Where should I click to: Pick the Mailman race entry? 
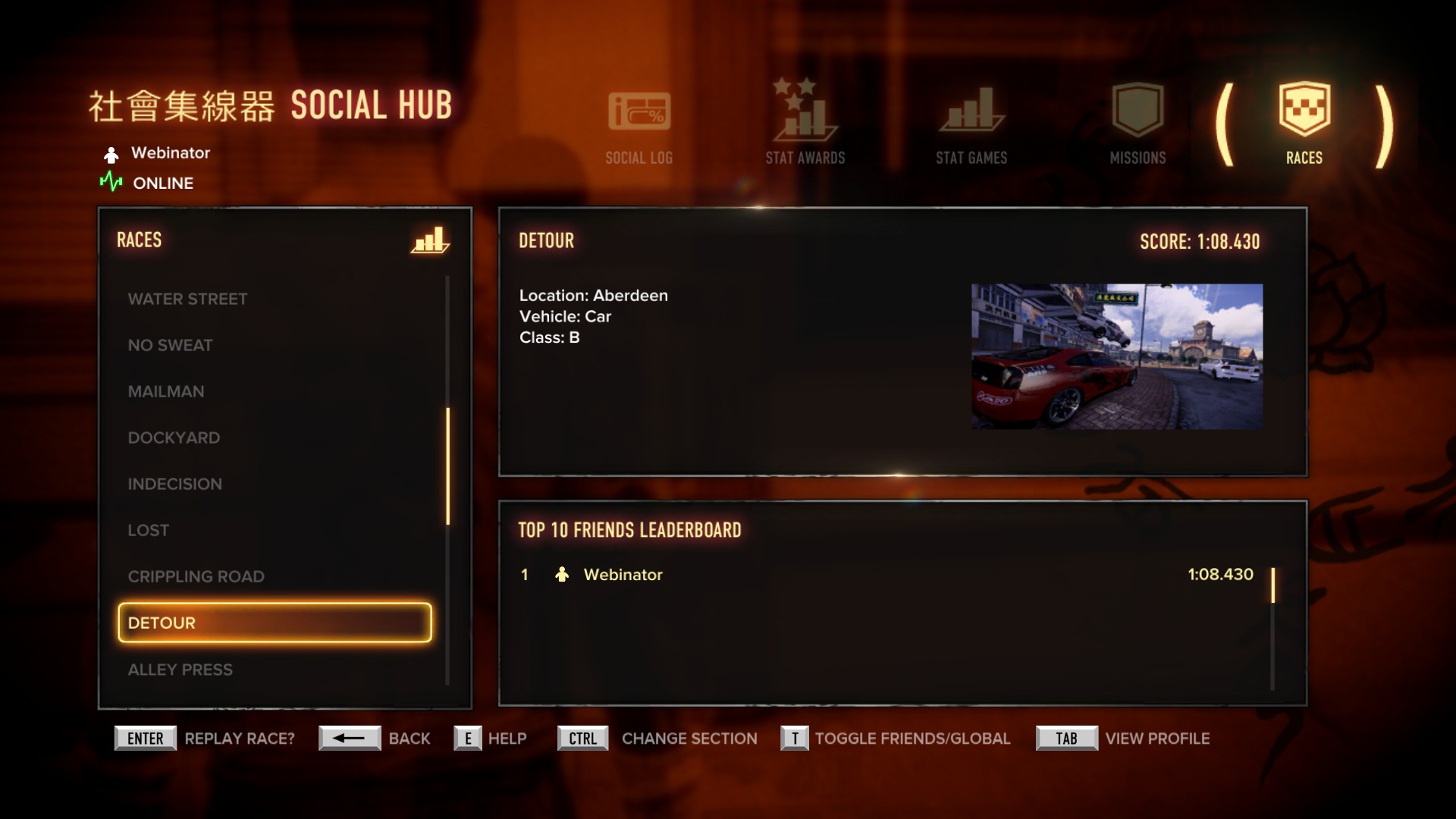[166, 391]
